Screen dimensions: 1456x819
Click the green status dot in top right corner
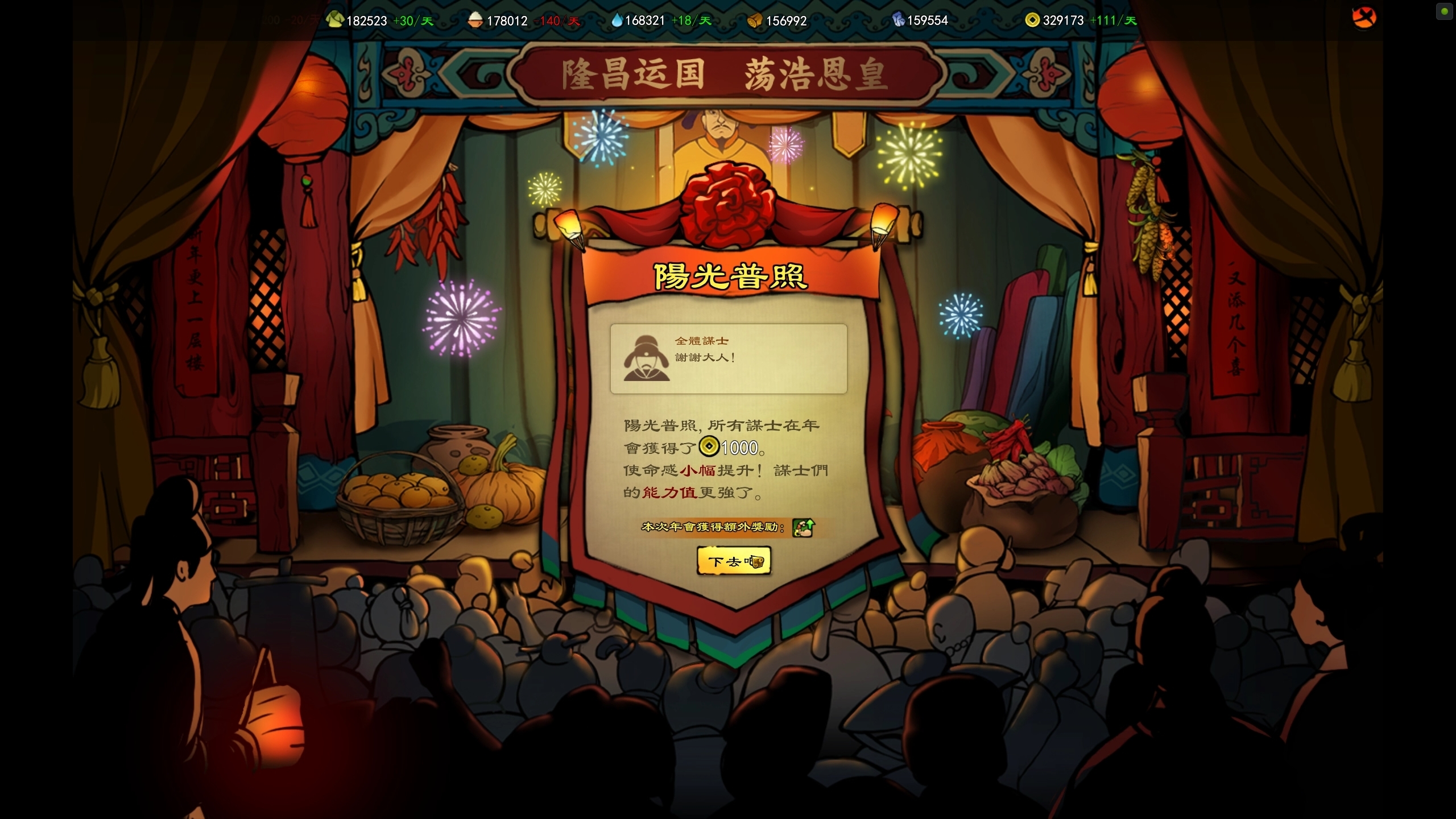[x=1444, y=11]
